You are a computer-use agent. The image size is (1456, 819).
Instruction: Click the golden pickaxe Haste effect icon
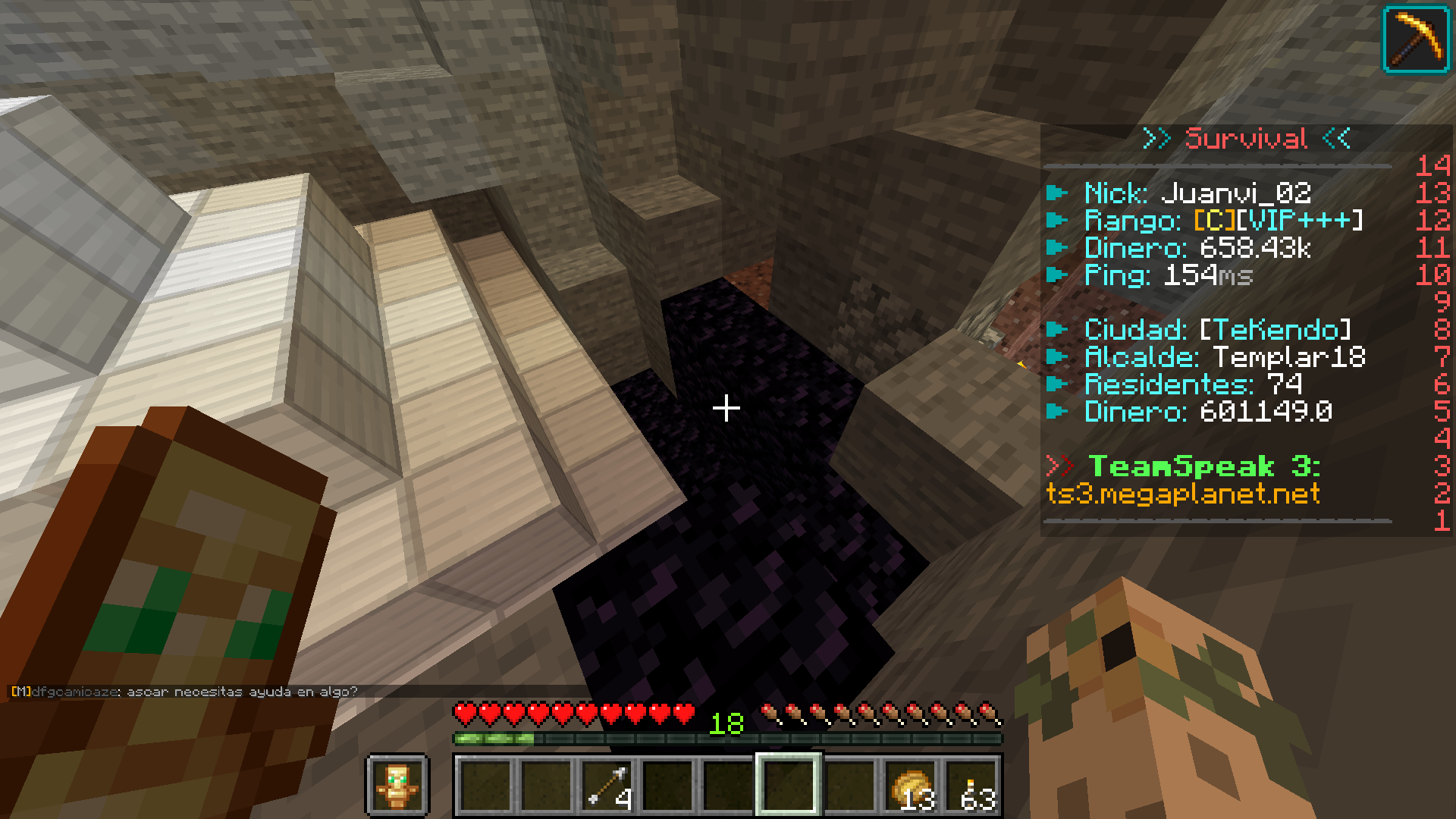click(1416, 39)
